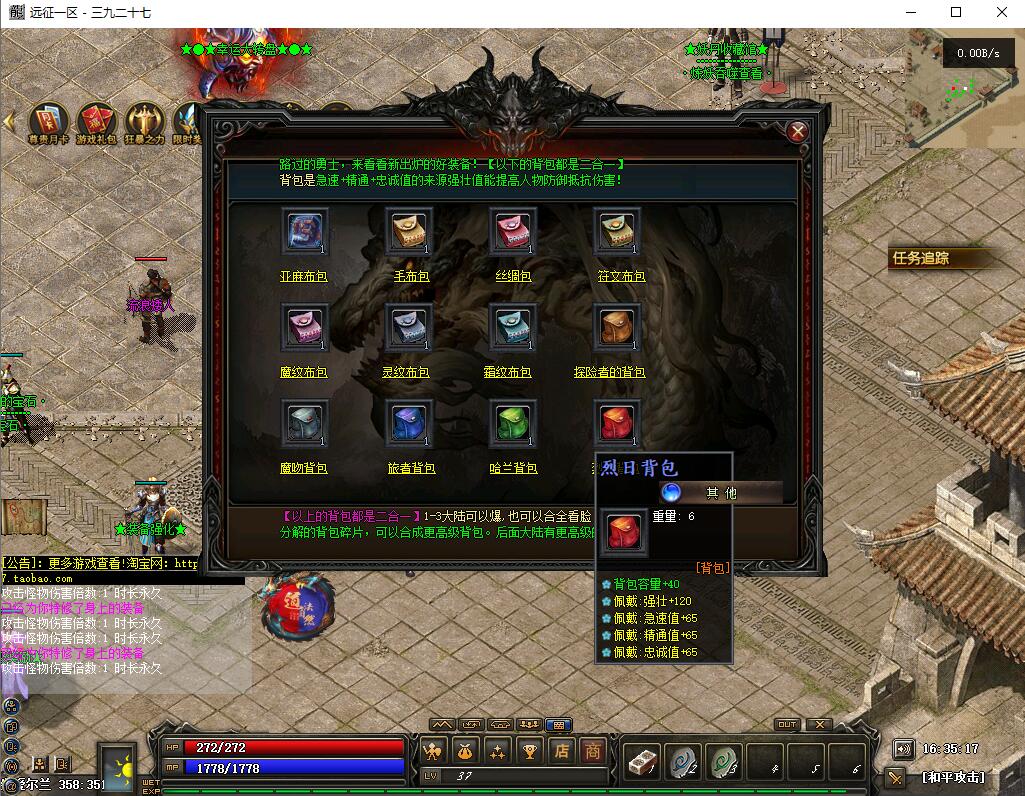Open the 符文布包 text link
Image resolution: width=1025 pixels, height=796 pixels.
(x=621, y=276)
